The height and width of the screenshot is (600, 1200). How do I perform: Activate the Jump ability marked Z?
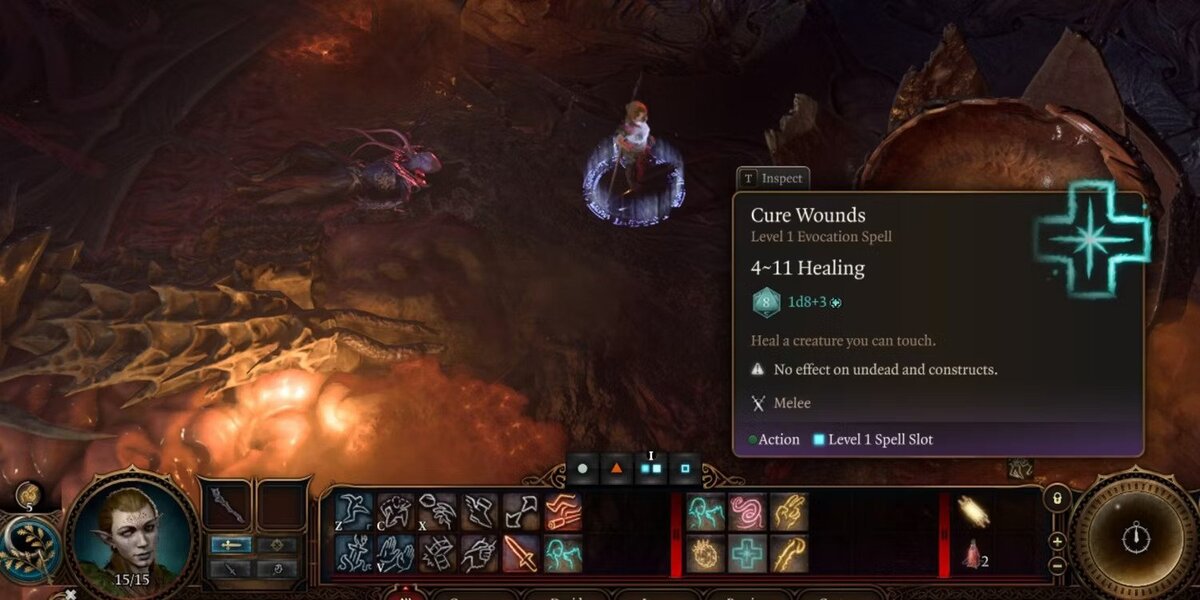click(353, 511)
